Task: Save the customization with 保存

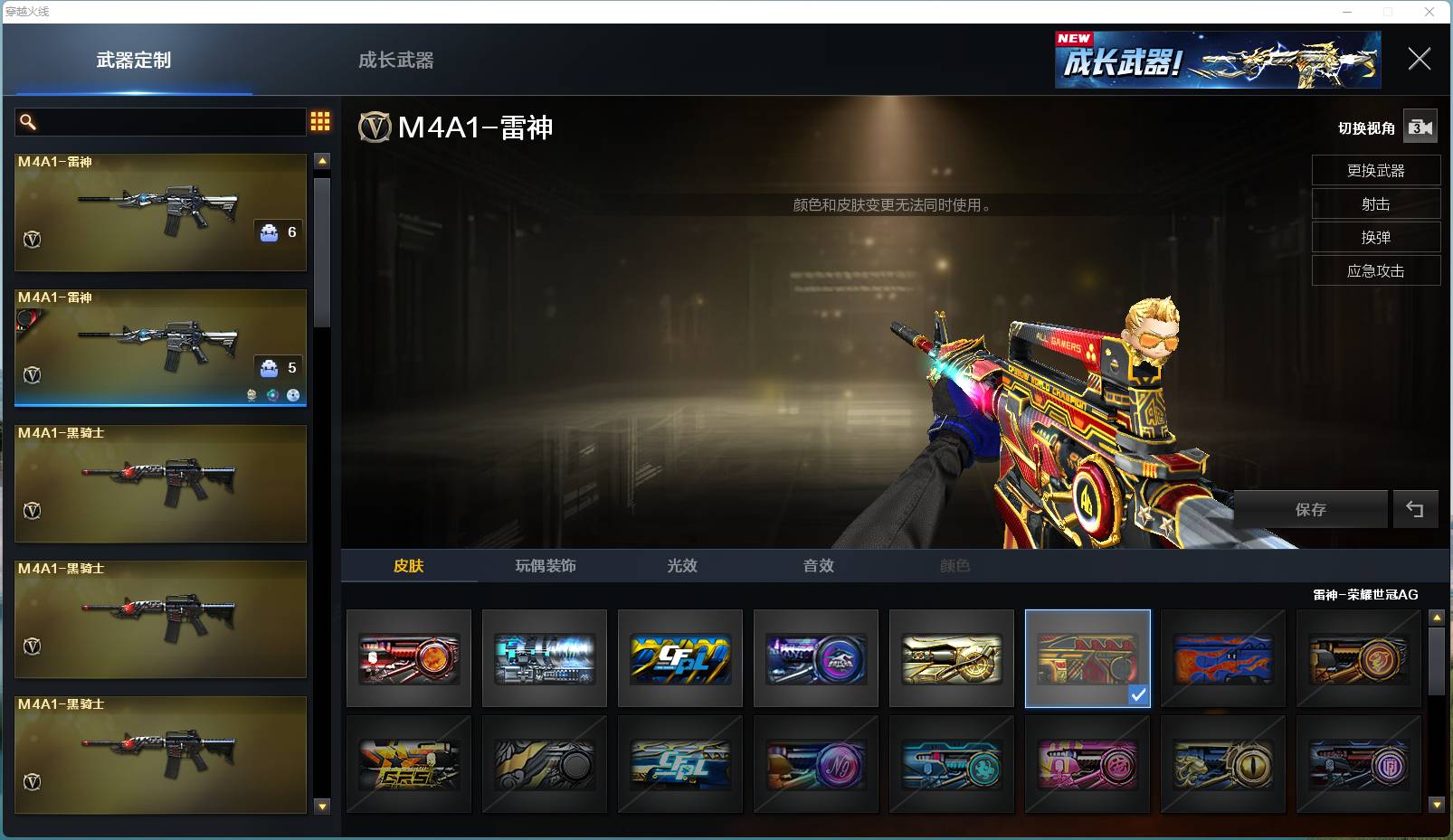Action: tap(1310, 509)
